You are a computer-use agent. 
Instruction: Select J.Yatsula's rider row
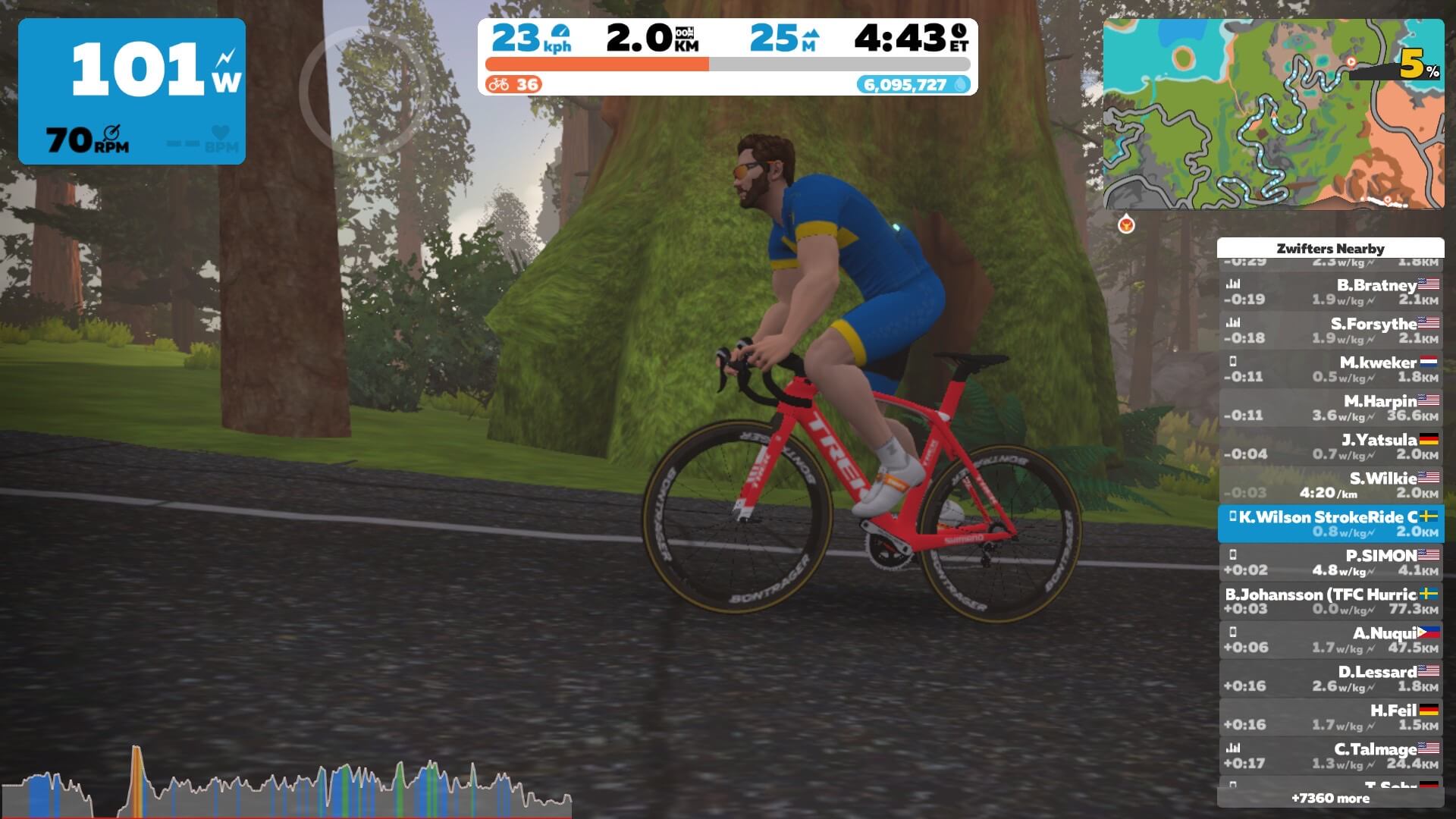click(x=1331, y=447)
